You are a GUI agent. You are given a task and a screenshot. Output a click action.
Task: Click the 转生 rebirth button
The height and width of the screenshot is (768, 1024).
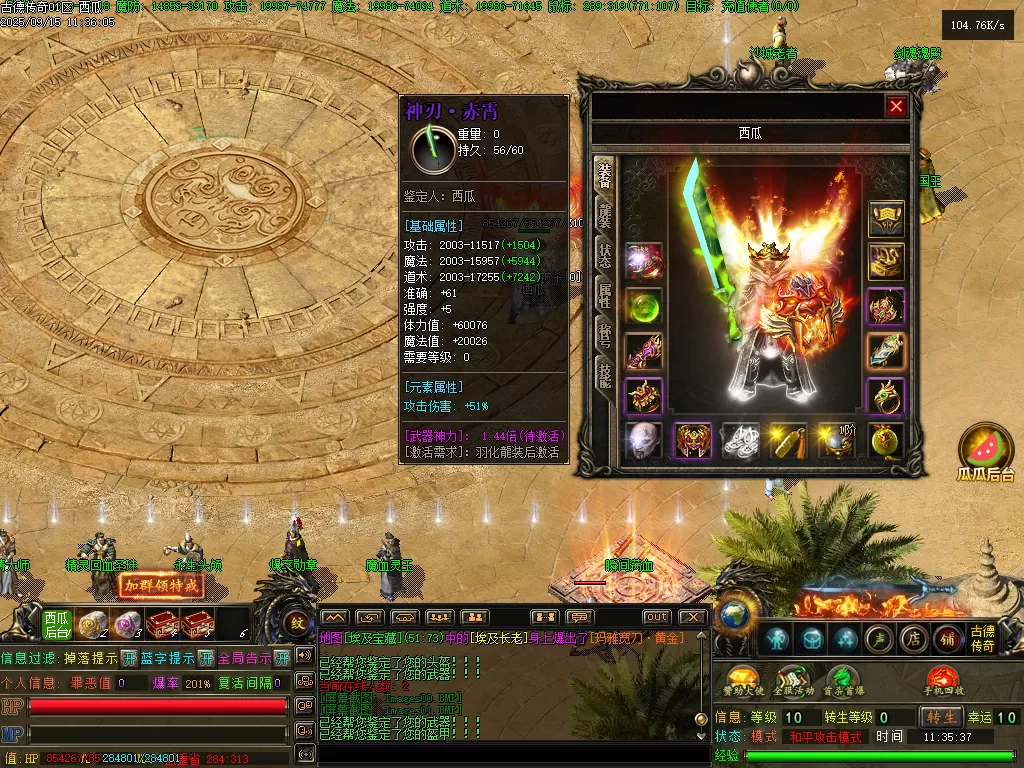pos(942,717)
